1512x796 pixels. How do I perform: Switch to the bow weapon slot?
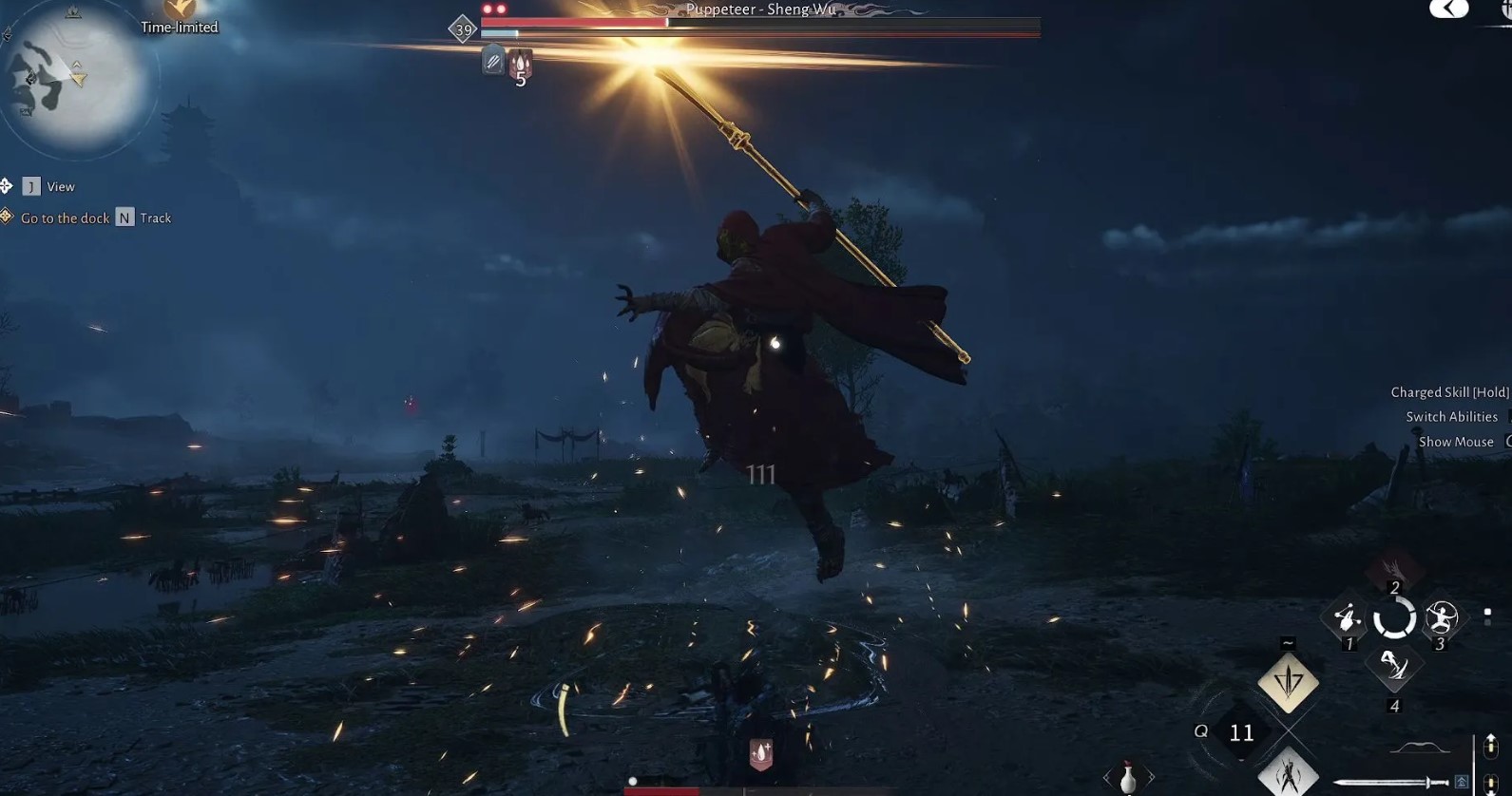click(x=1420, y=749)
